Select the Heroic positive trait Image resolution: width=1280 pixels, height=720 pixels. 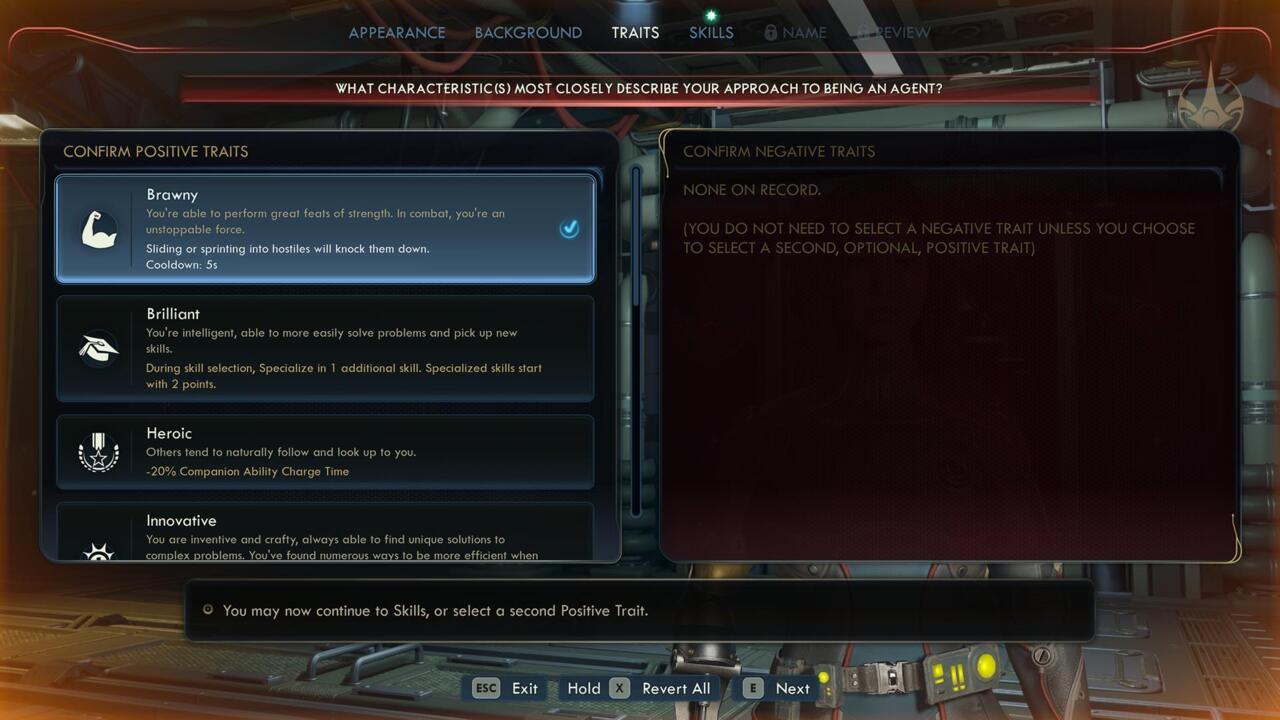coord(325,451)
